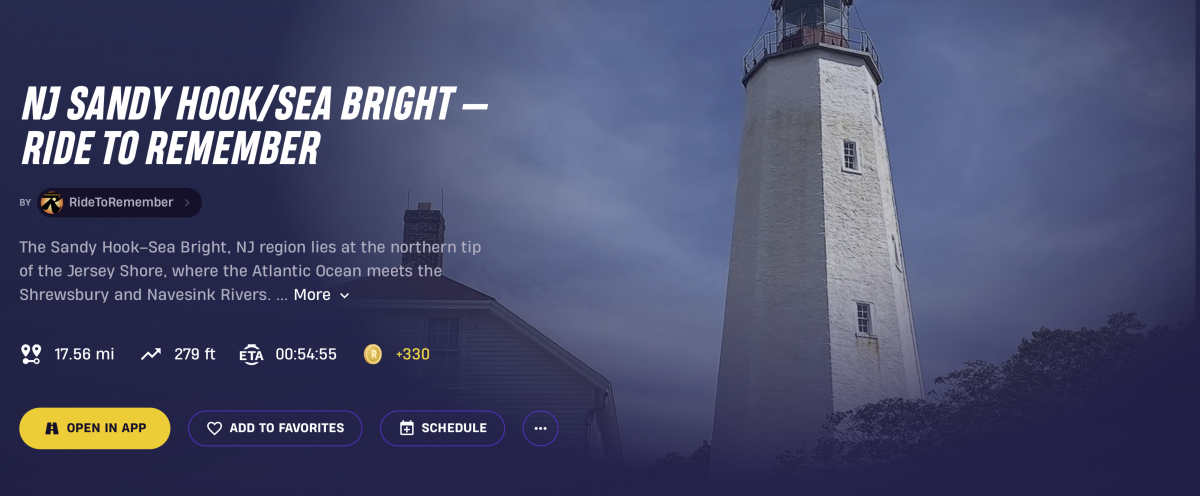Schedule the Ride to Remember route

tap(442, 428)
